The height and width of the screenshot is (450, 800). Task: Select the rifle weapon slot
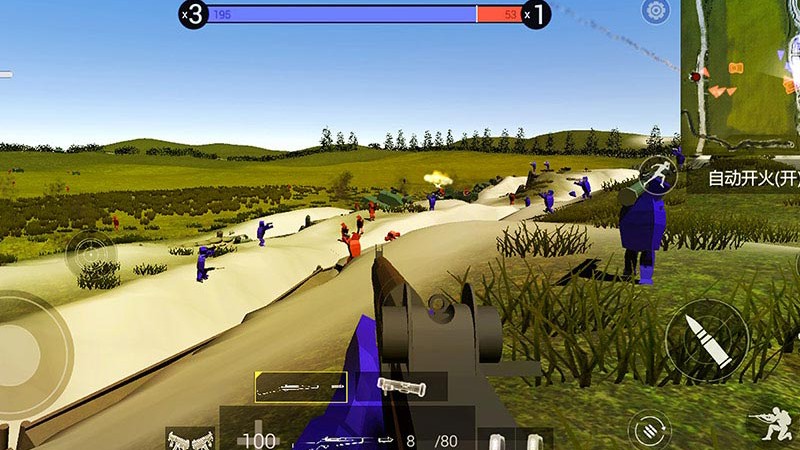(301, 386)
